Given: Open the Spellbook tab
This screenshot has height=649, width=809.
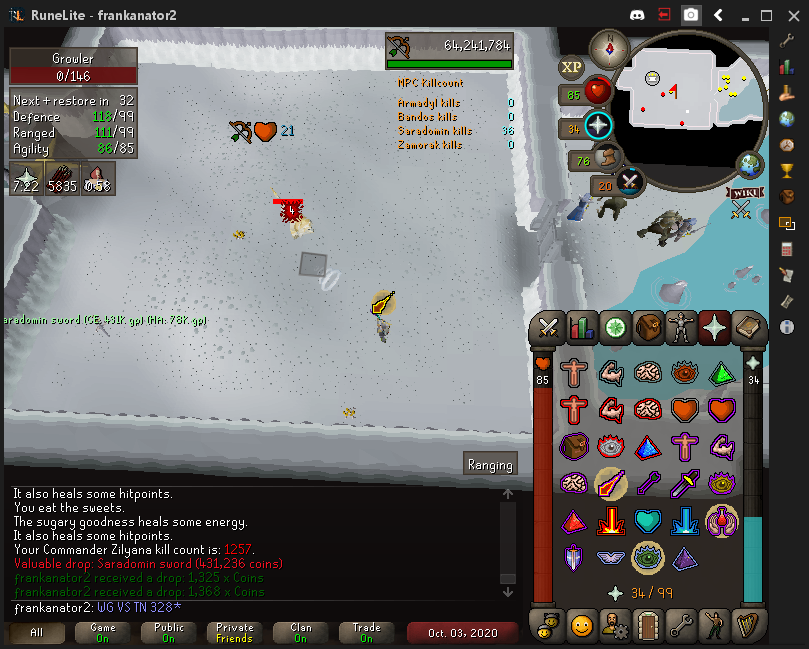Looking at the screenshot, I should click(x=749, y=327).
